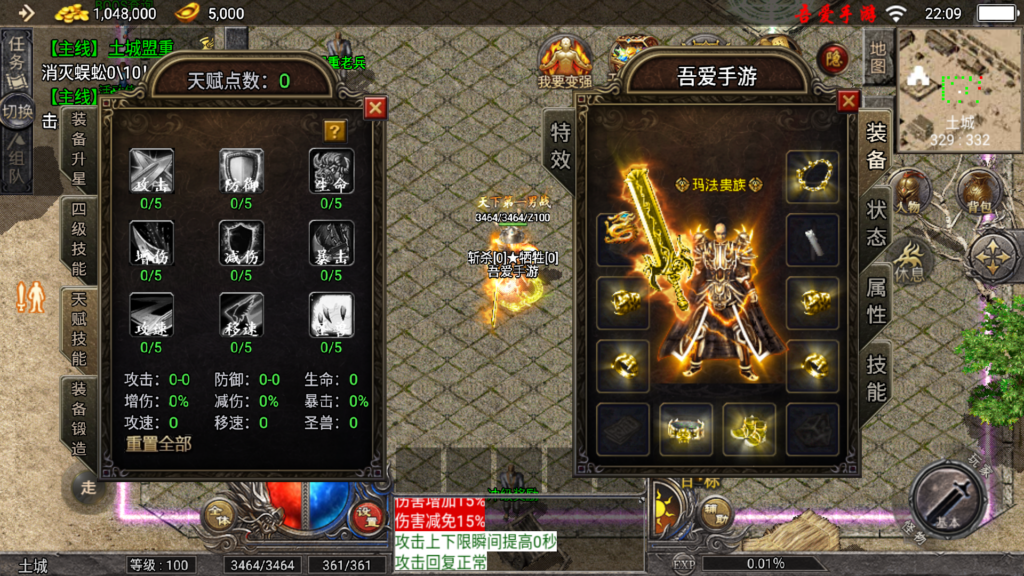Open the 背包 backpack icon
1024x576 pixels.
coord(977,192)
